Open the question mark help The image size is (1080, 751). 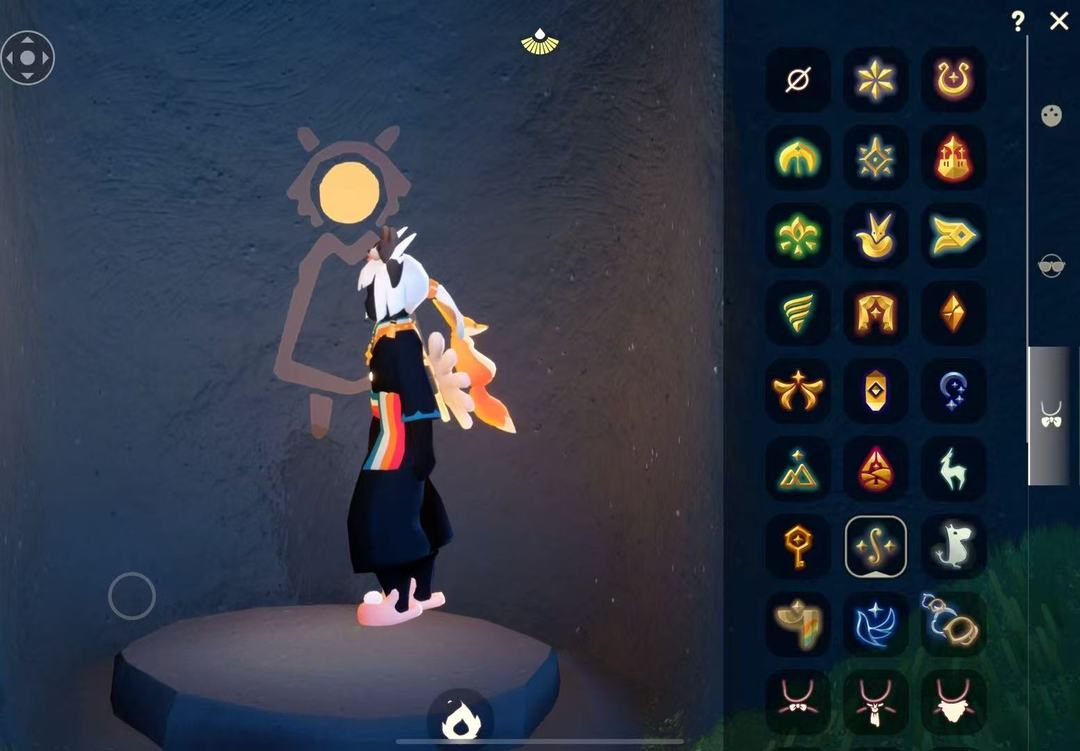pos(1018,21)
